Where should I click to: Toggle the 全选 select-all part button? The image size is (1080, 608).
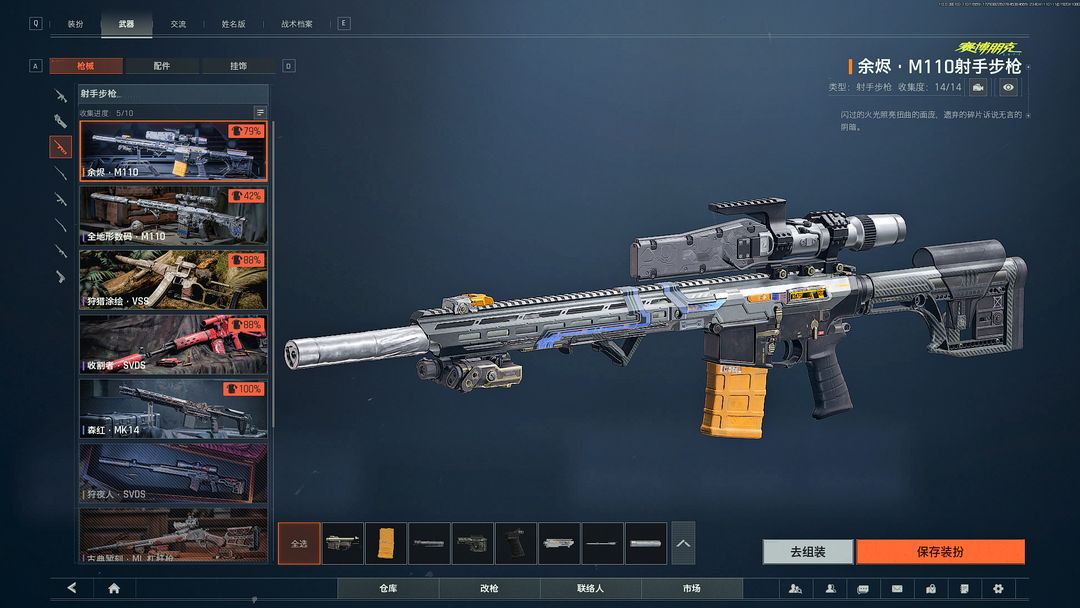[x=299, y=543]
